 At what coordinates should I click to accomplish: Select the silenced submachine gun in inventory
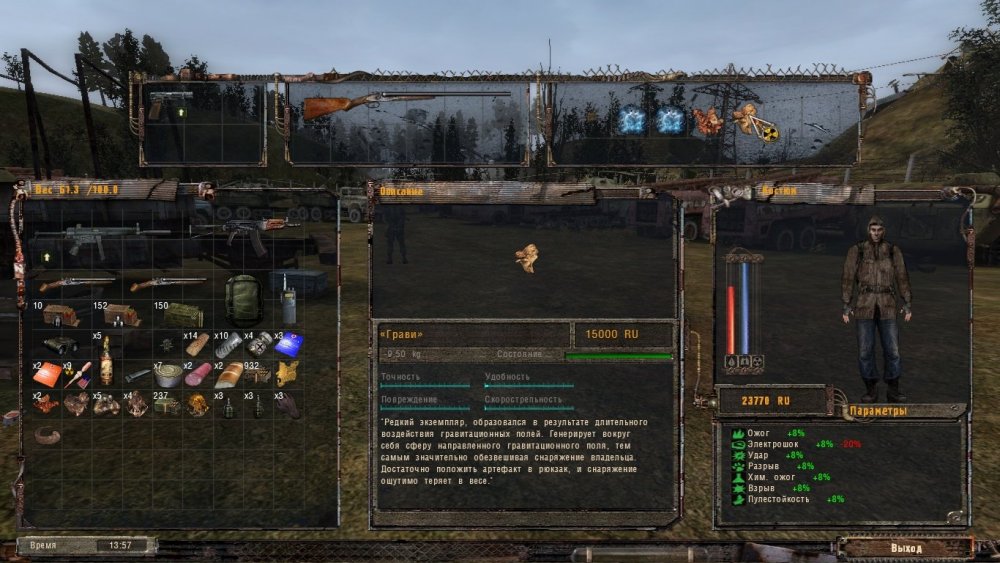tap(100, 238)
